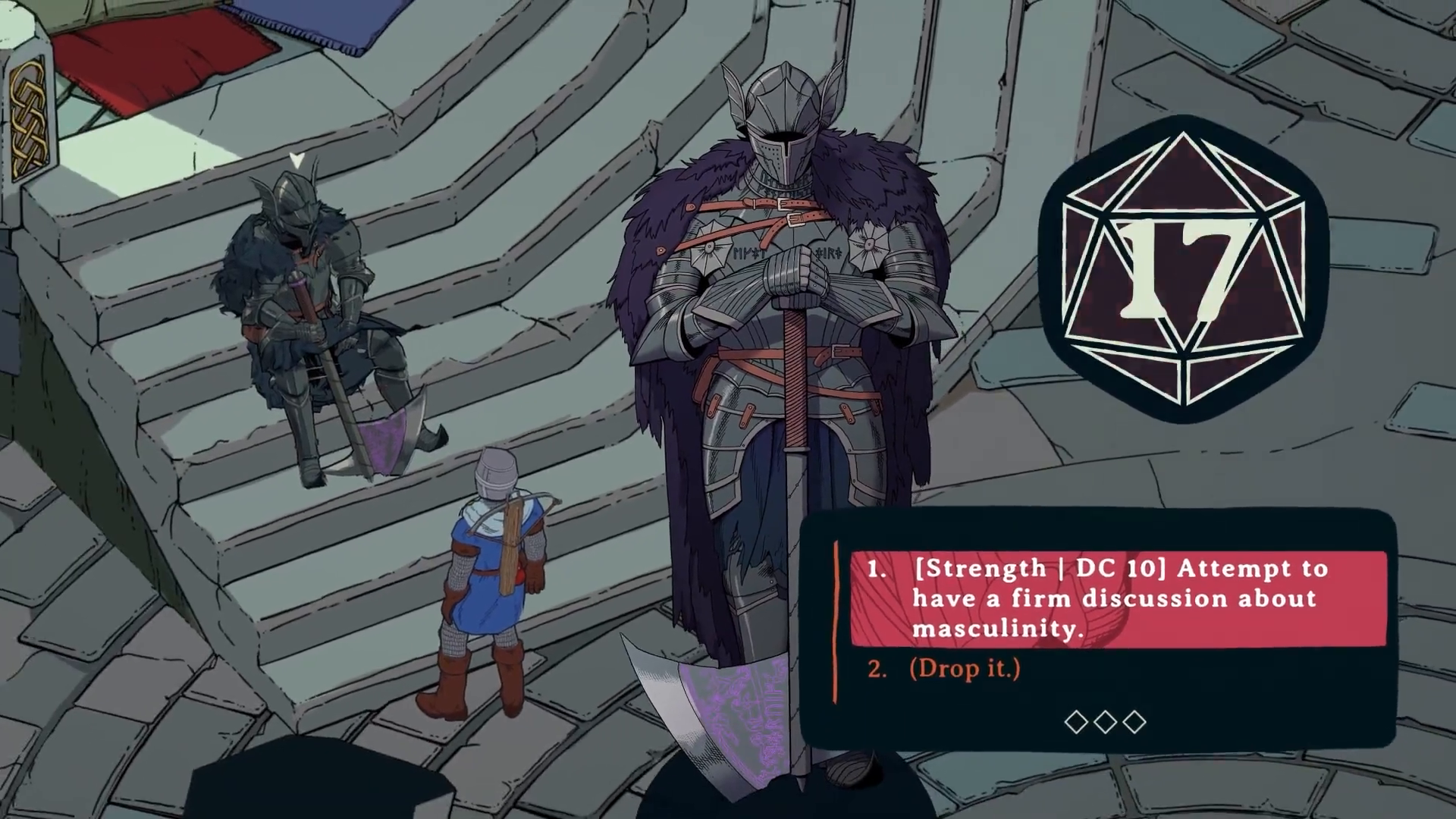Click the numbered label 1 in the dialogue box
This screenshot has height=819, width=1456.
877,569
